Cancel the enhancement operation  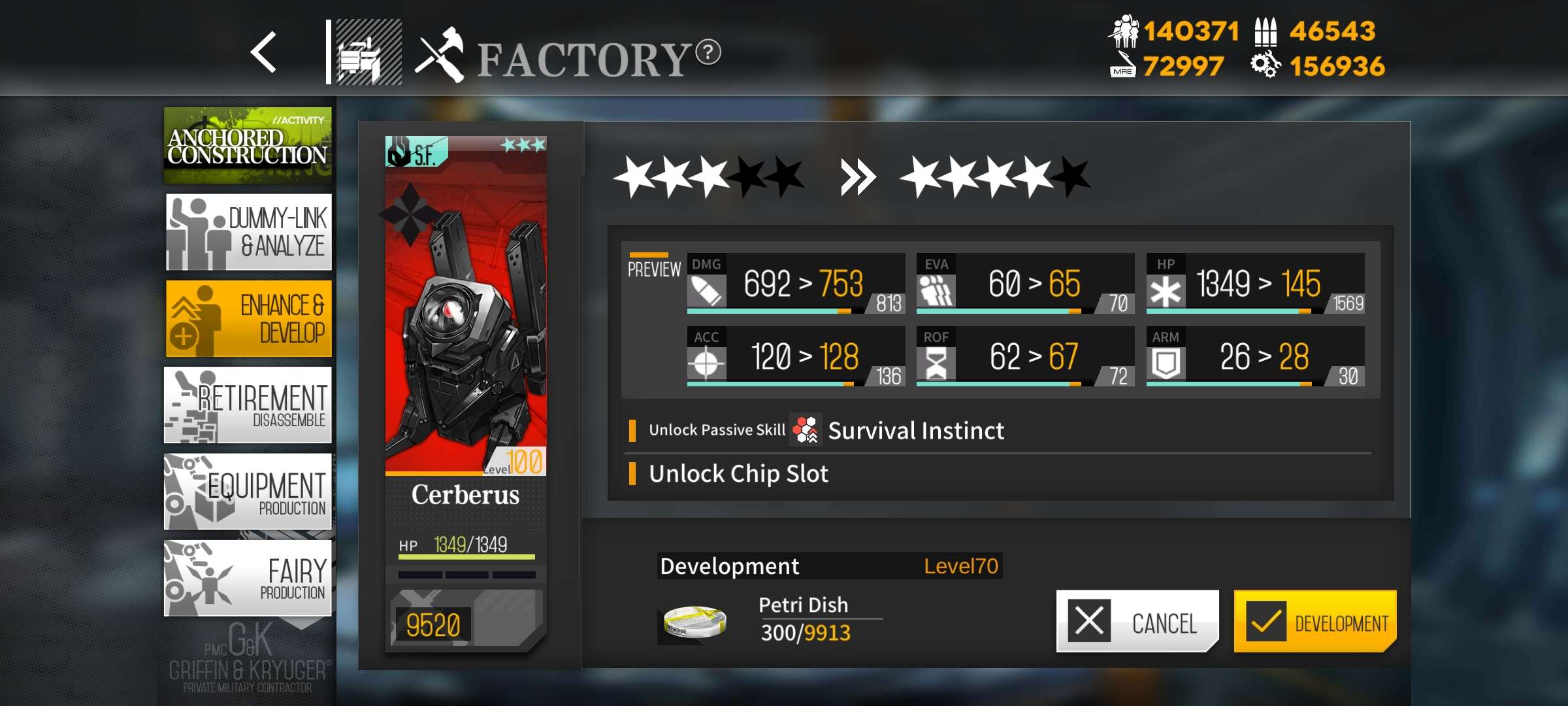pyautogui.click(x=1137, y=621)
